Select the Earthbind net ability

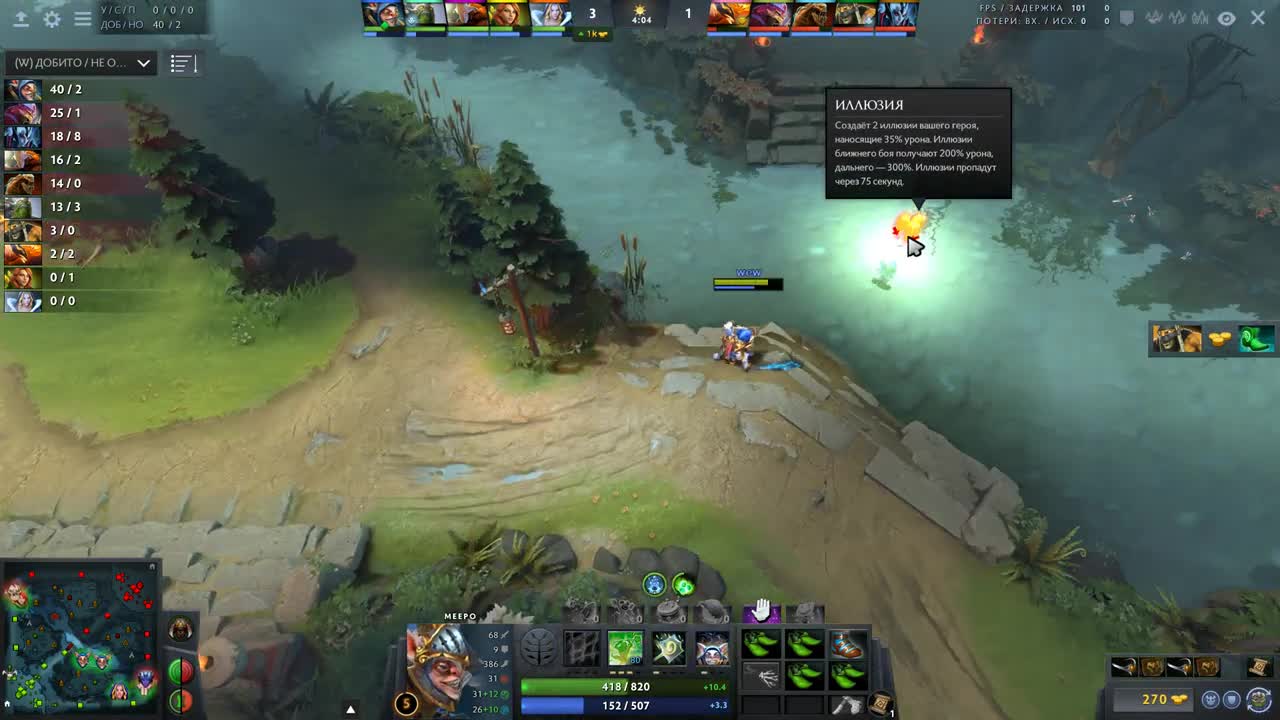click(583, 649)
